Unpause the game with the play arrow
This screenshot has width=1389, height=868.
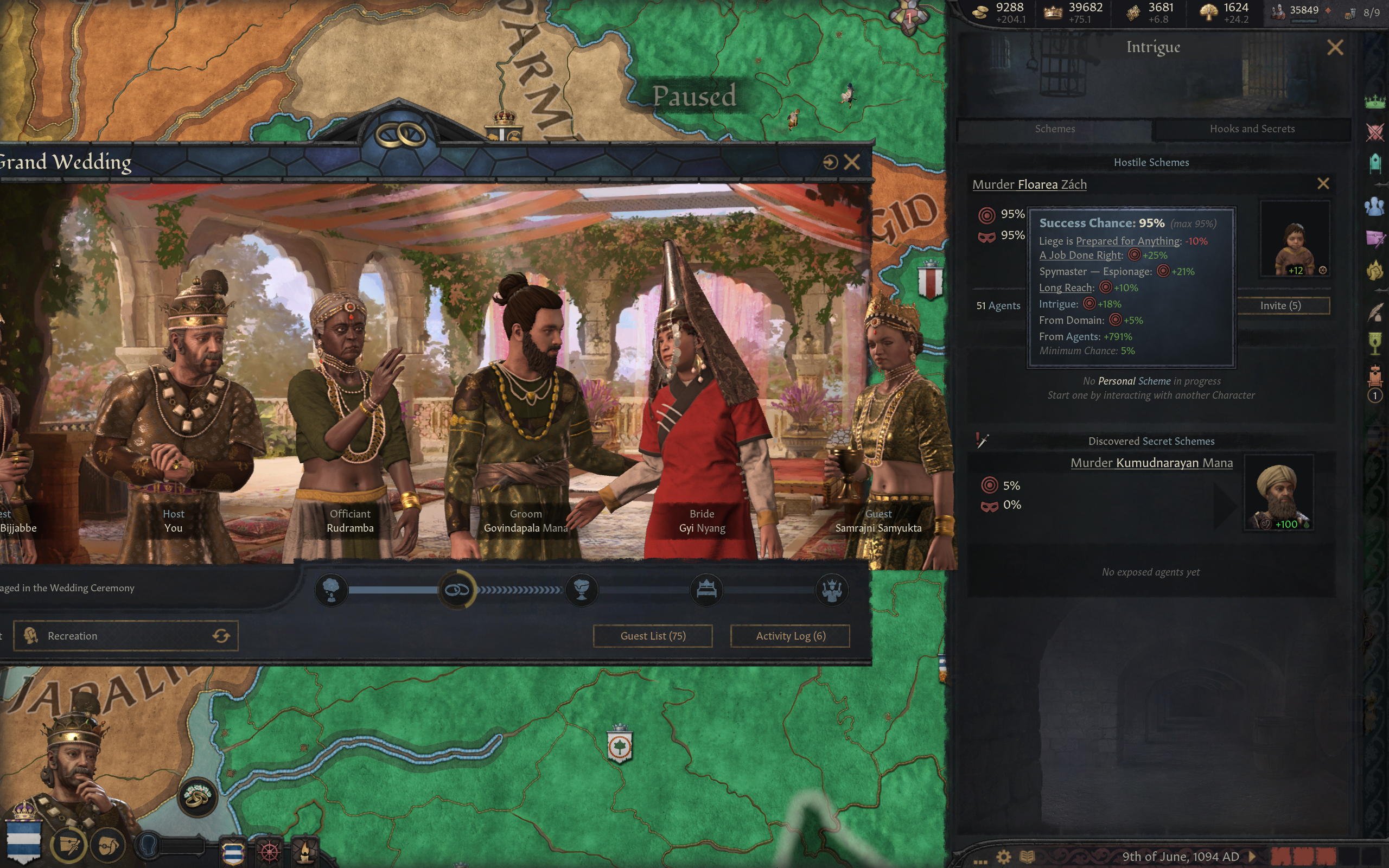(1252, 857)
